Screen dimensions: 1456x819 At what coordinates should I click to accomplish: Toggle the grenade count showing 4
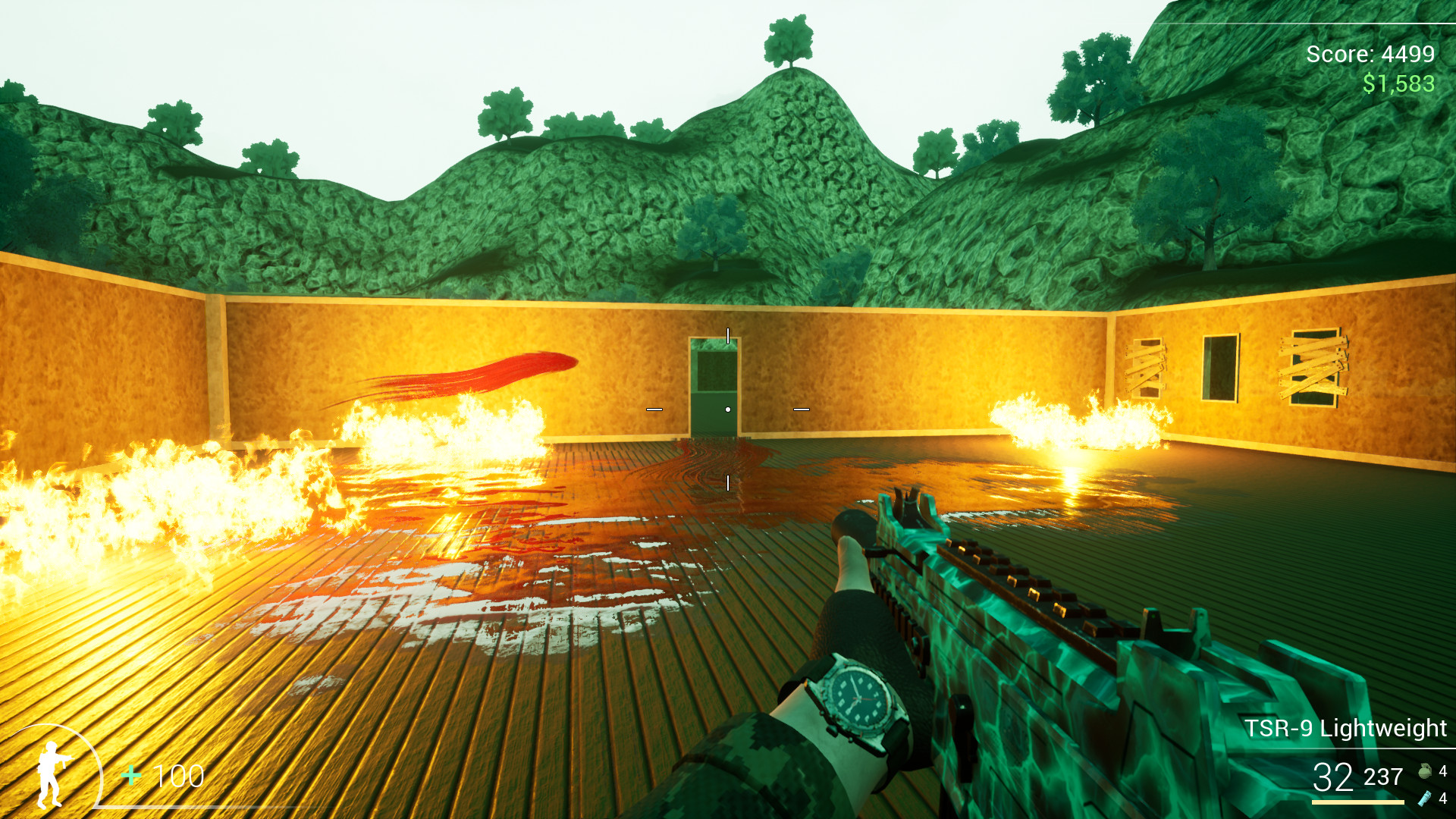[x=1444, y=771]
